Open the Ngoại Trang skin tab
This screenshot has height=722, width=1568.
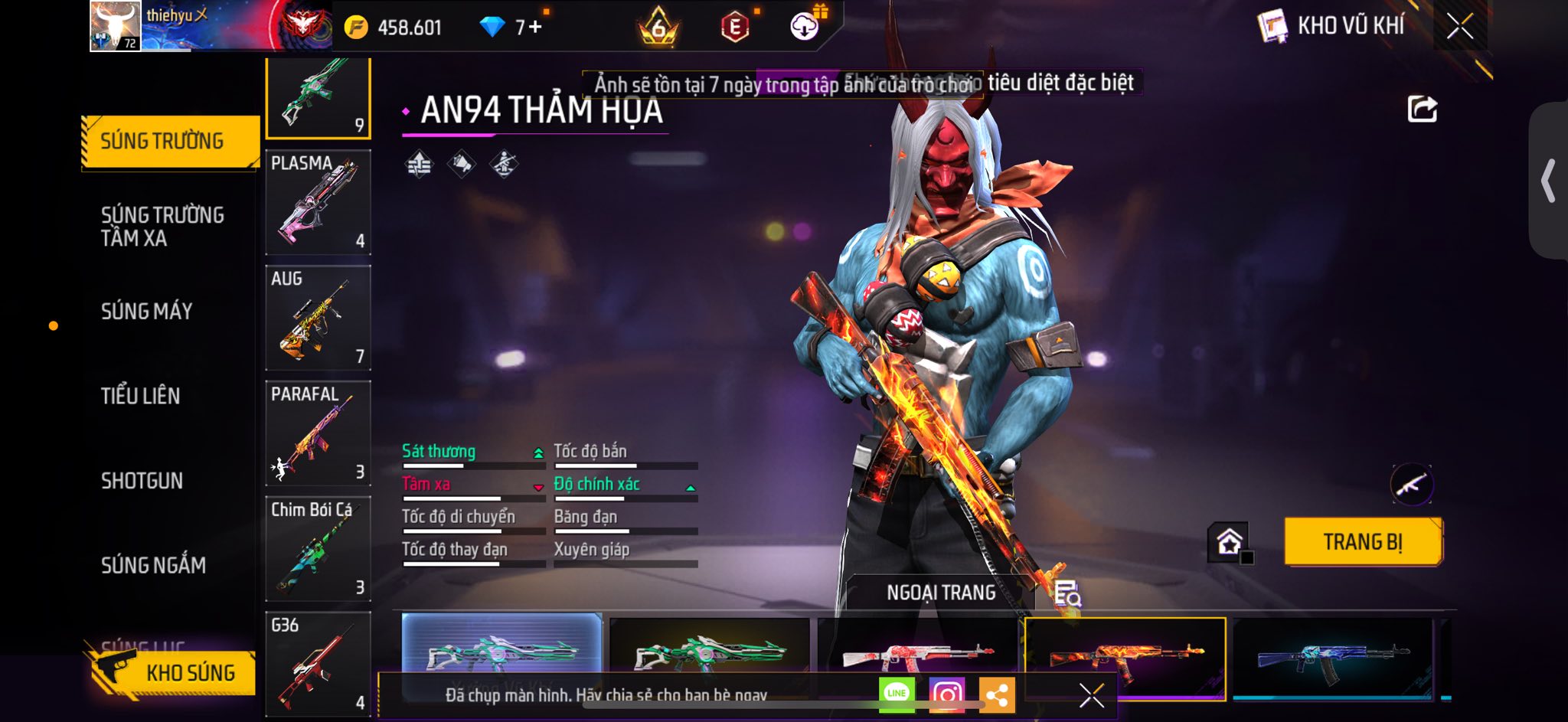point(941,593)
